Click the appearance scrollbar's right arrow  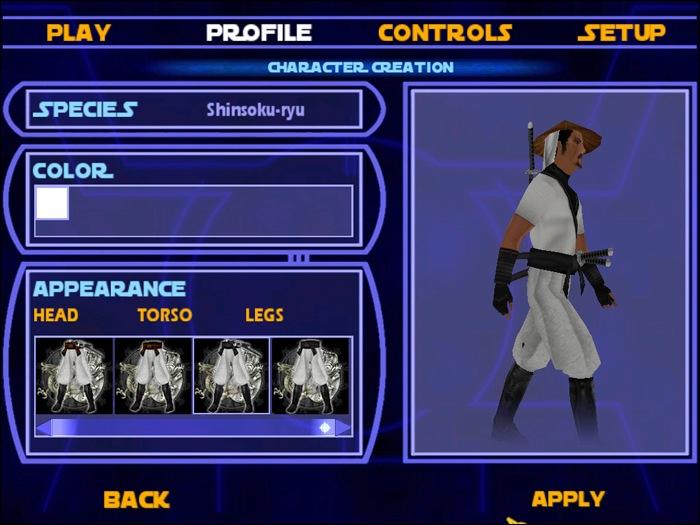click(x=343, y=427)
